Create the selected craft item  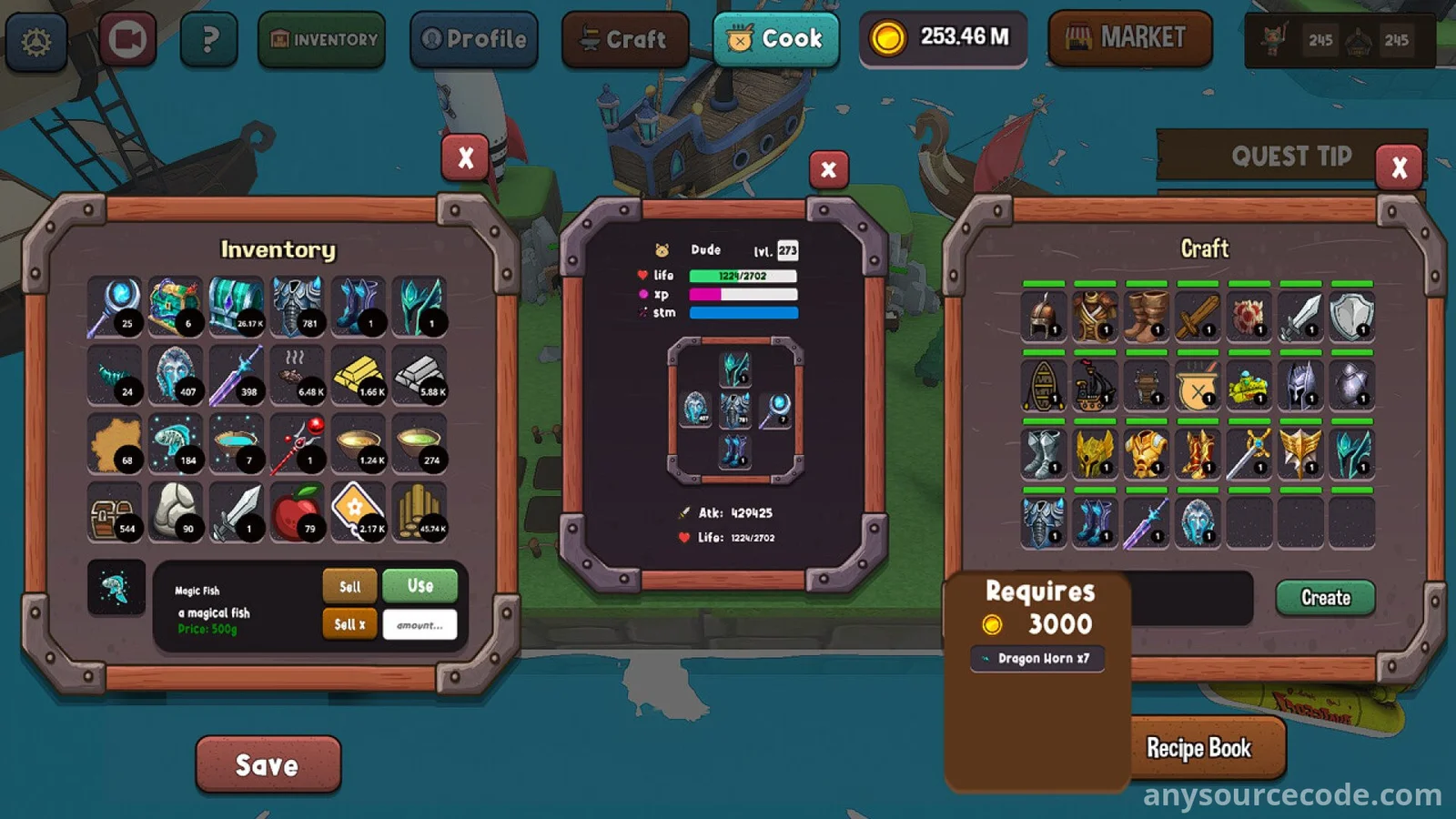coord(1325,598)
